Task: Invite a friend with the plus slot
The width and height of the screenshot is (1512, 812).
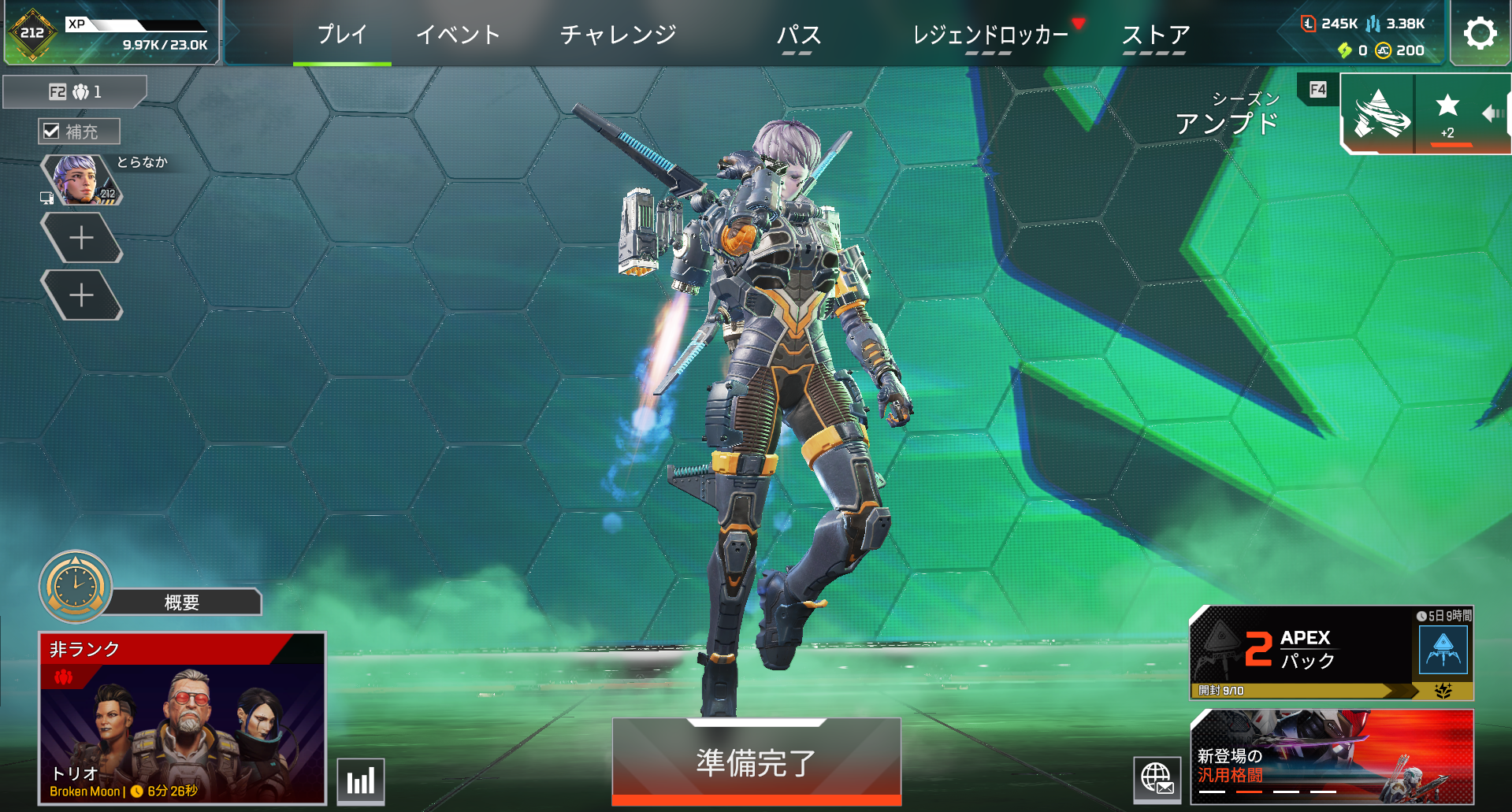Action: click(x=81, y=236)
